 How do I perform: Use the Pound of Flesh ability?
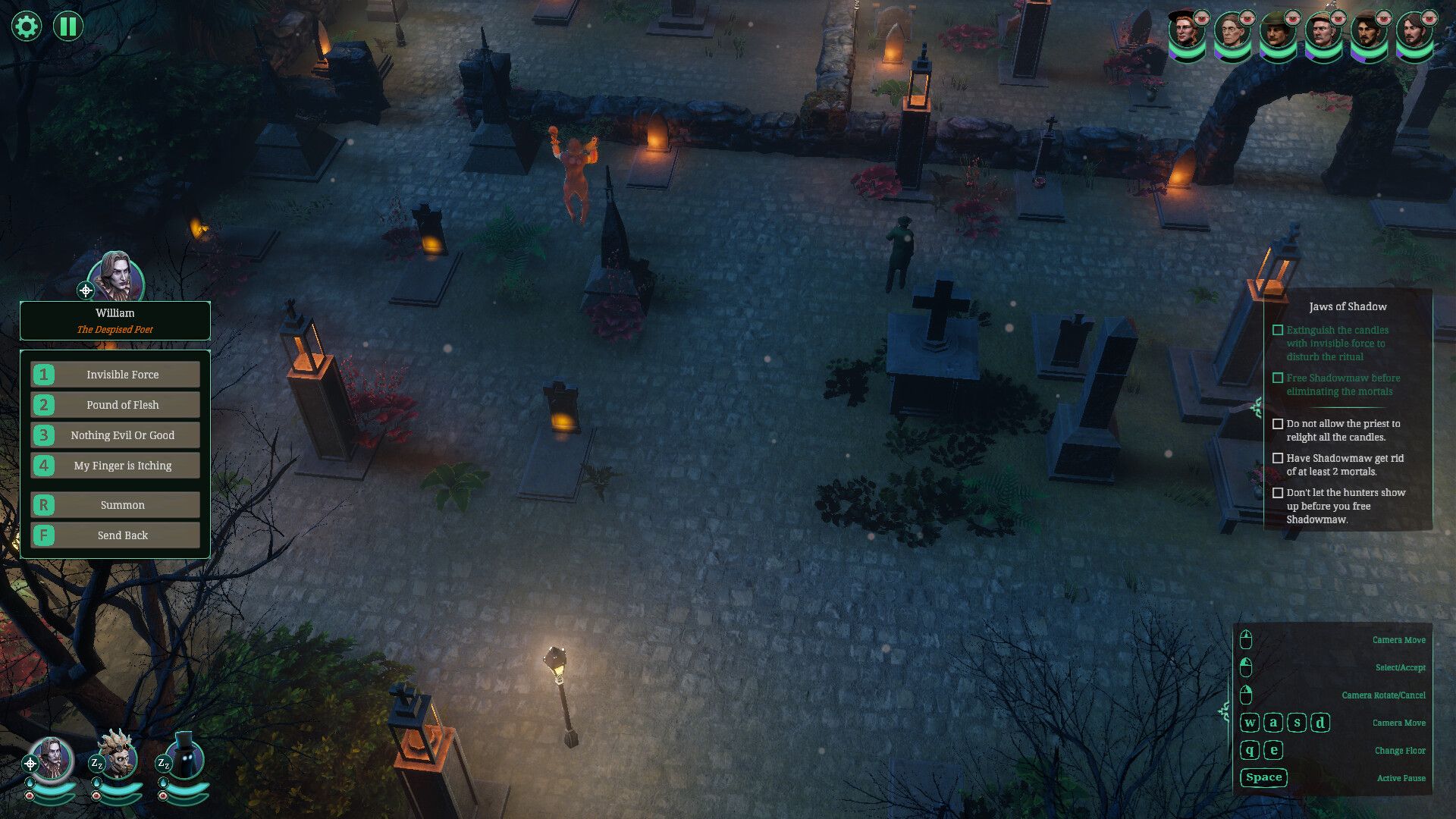click(x=115, y=405)
